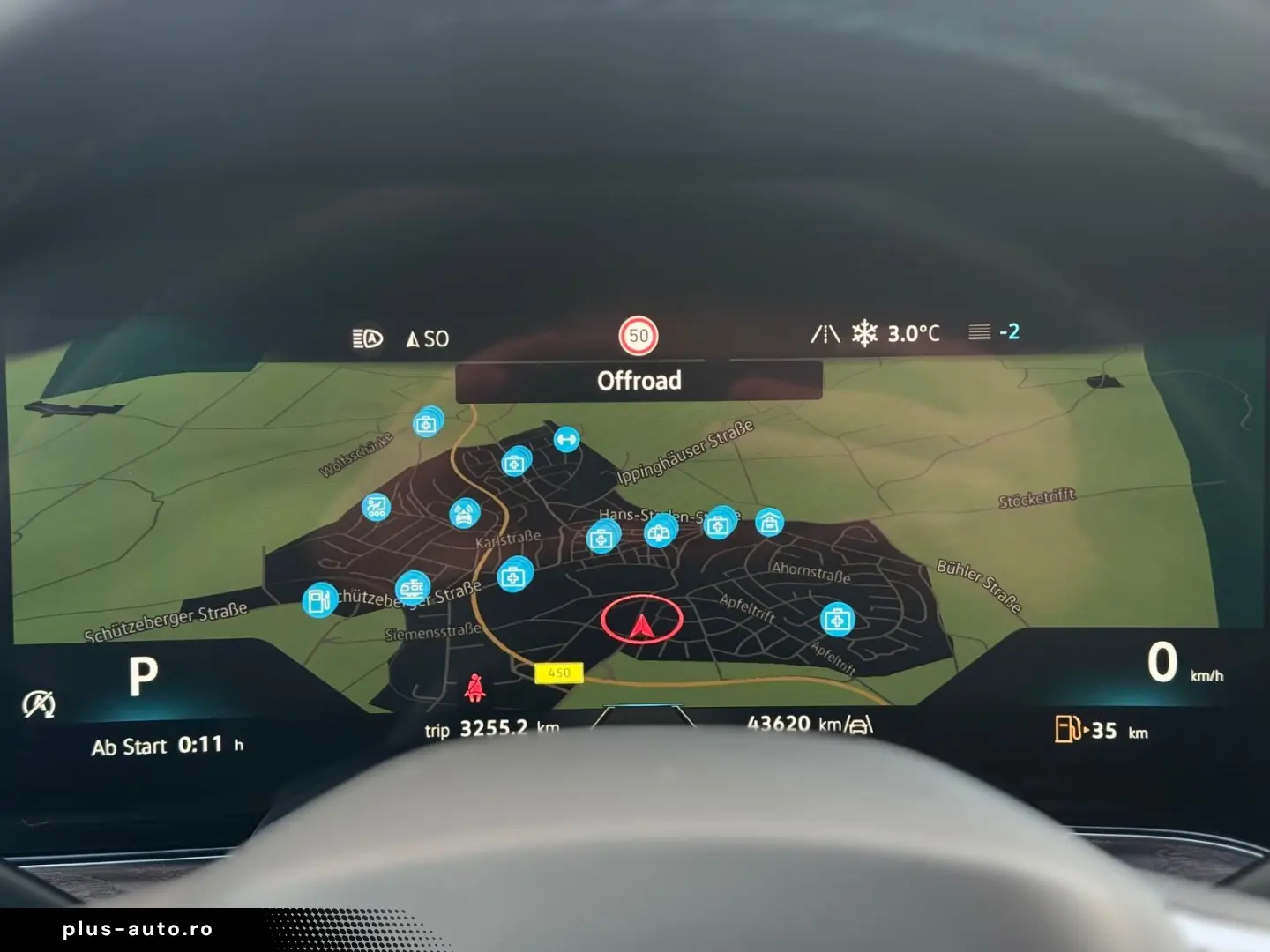Choose the car service marker with signal waves
Image resolution: width=1270 pixels, height=952 pixels.
coord(464,513)
